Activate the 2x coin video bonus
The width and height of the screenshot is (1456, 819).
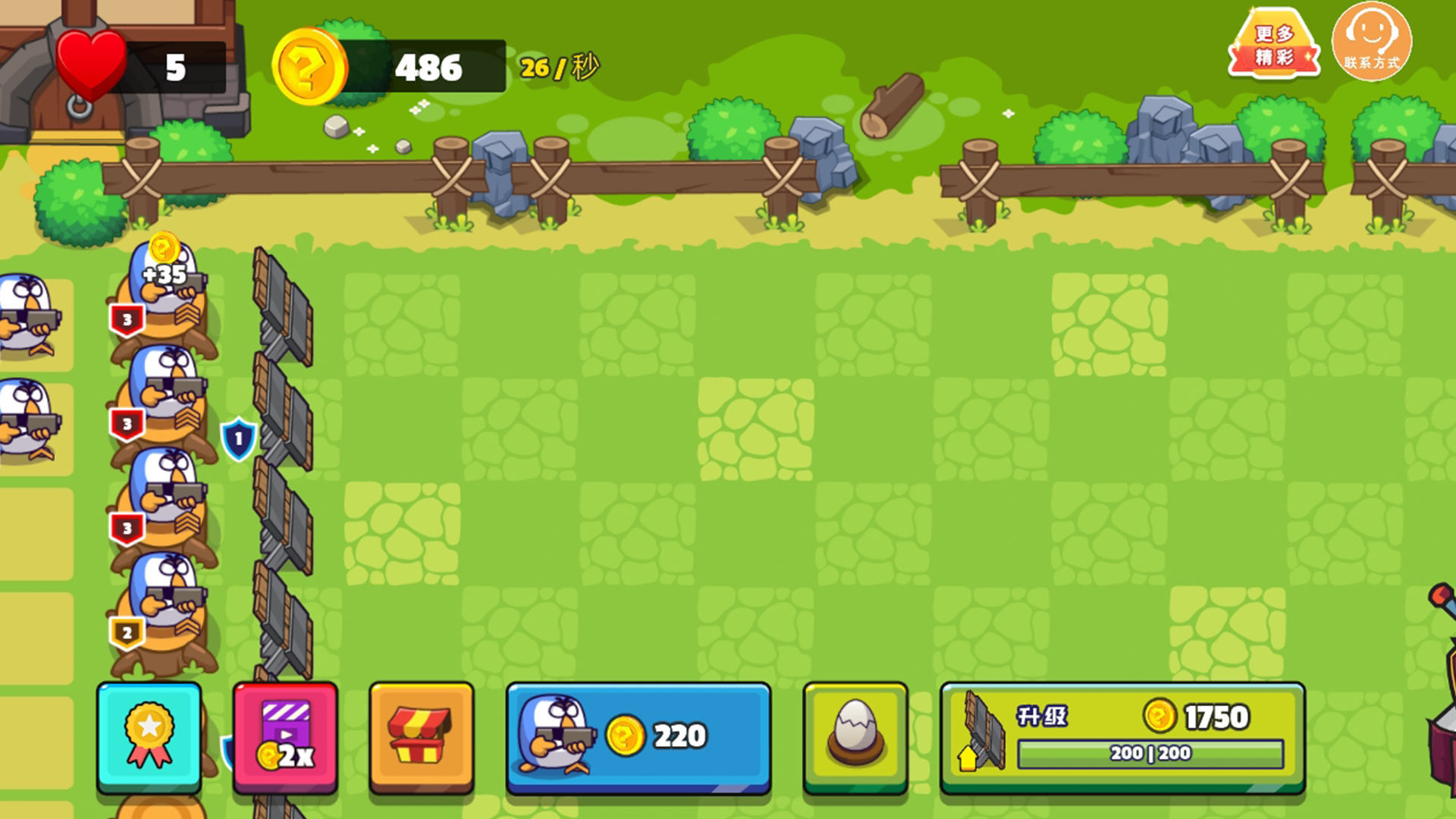tap(285, 736)
